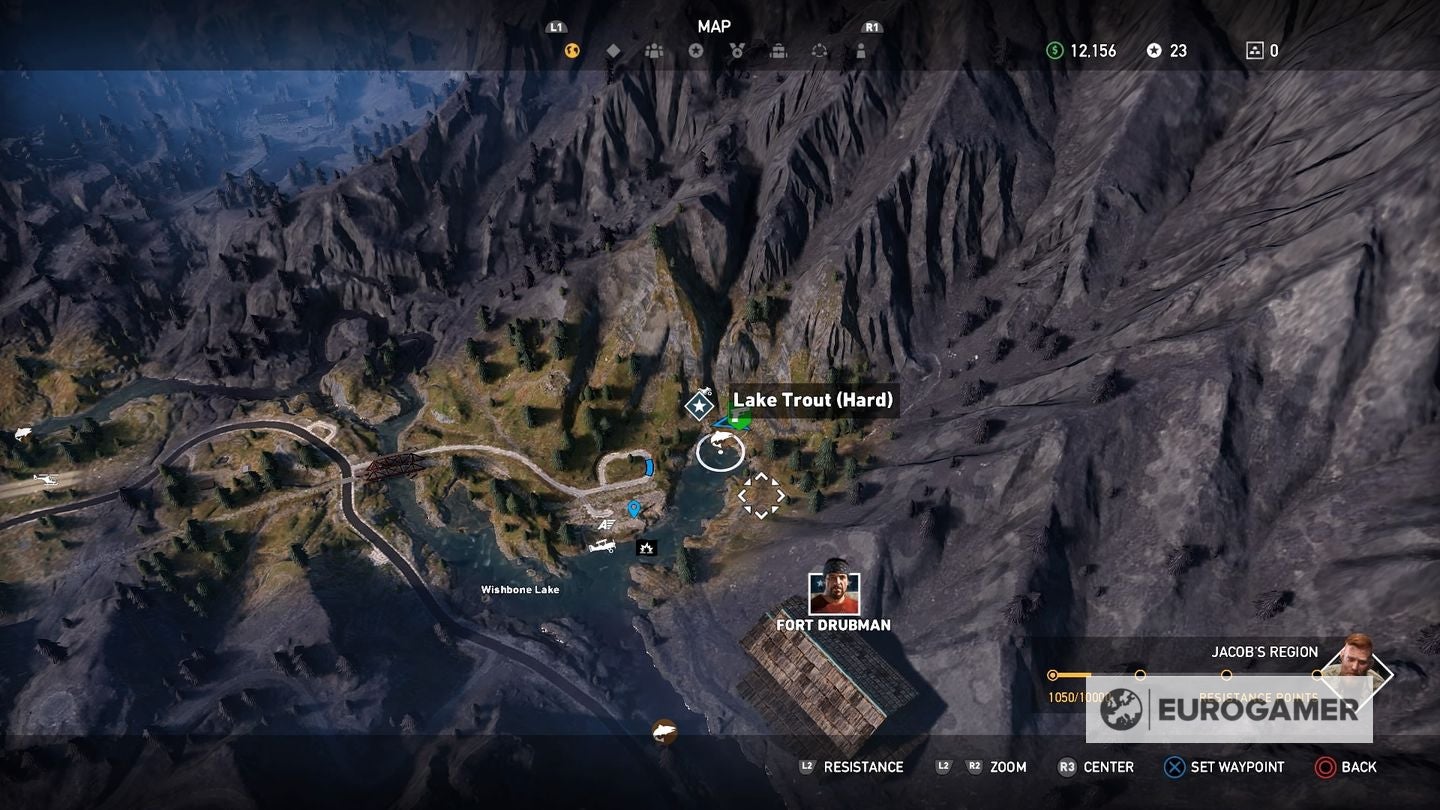Click the seaplane marker near Wishbone Lake
Screen dimensions: 1440x810
(603, 548)
